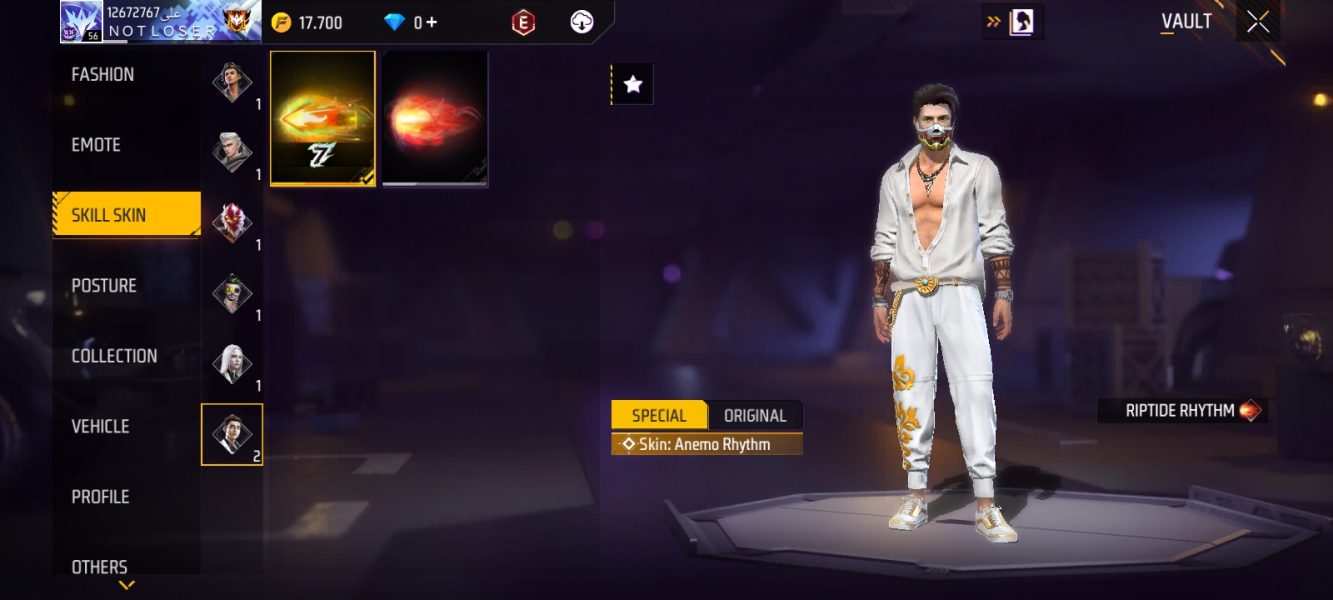Switch to the Original skin tab
This screenshot has width=1333, height=600.
coord(755,416)
